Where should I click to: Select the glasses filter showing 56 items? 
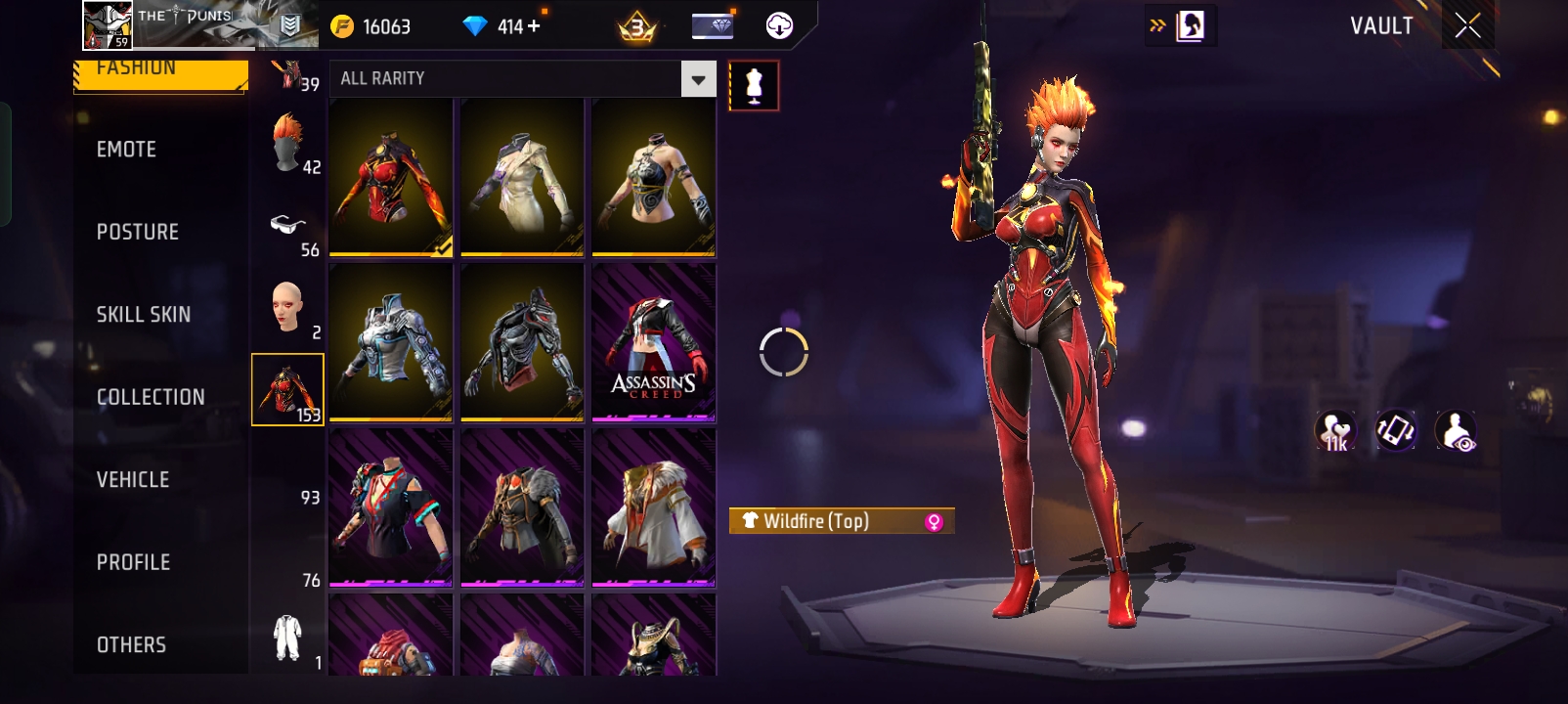(x=286, y=225)
